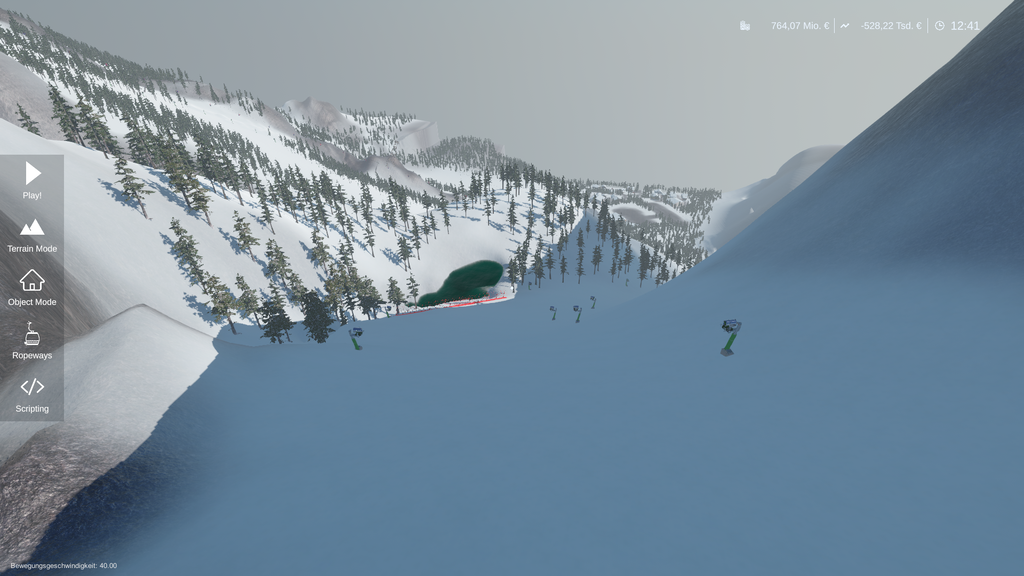This screenshot has height=576, width=1024.
Task: Select the Ropeways tool
Action: click(x=32, y=341)
